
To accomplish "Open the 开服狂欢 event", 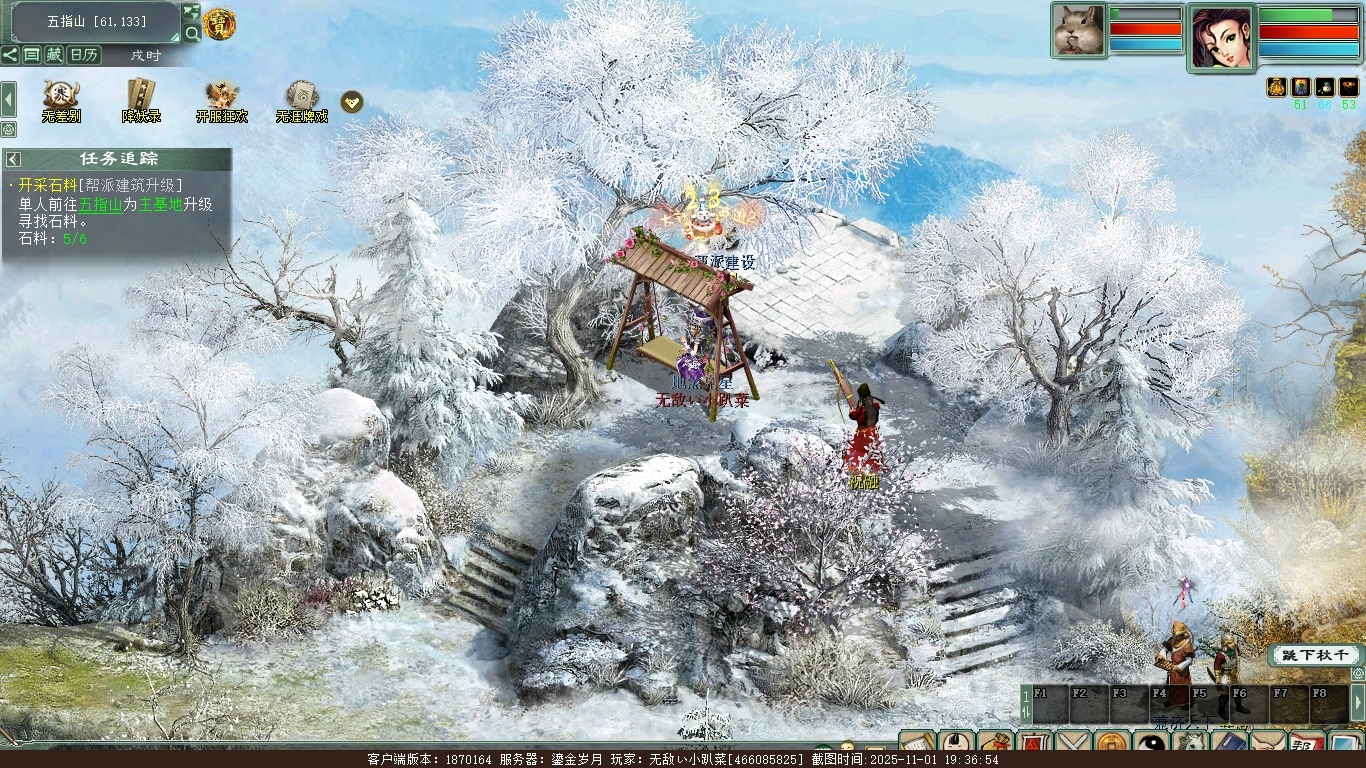I will (221, 101).
